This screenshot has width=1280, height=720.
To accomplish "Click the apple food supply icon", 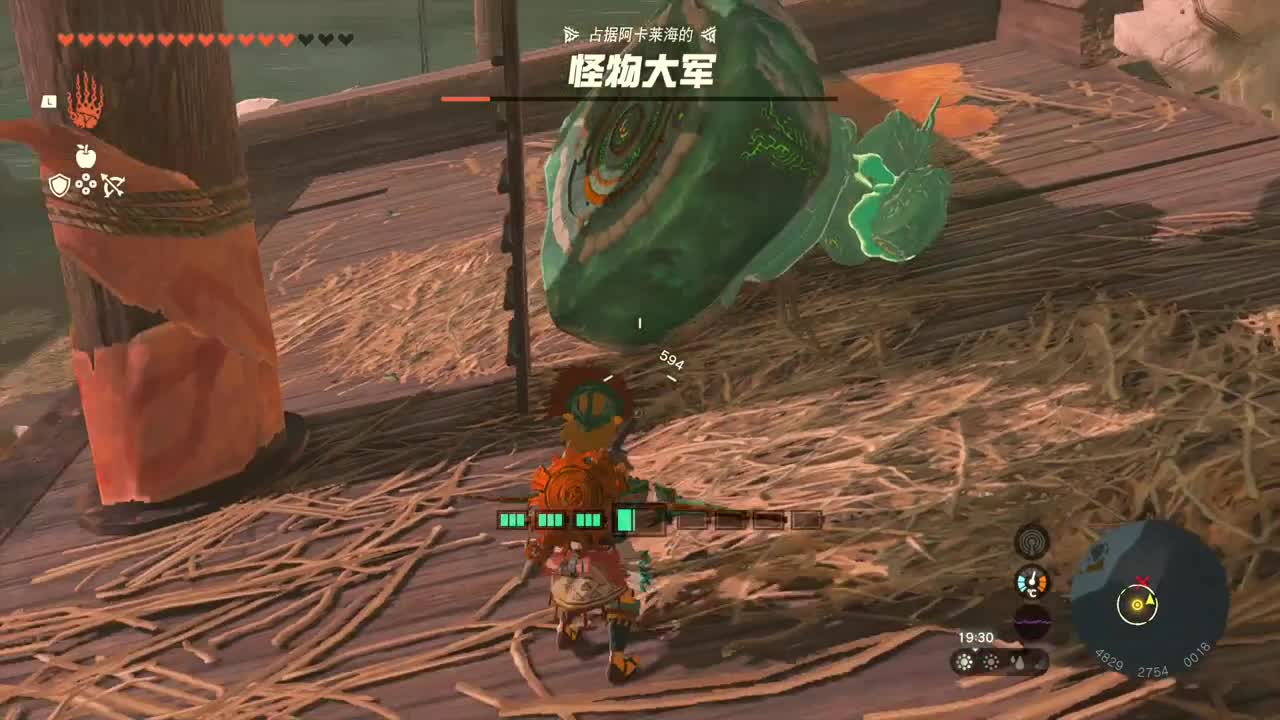I will (x=86, y=156).
